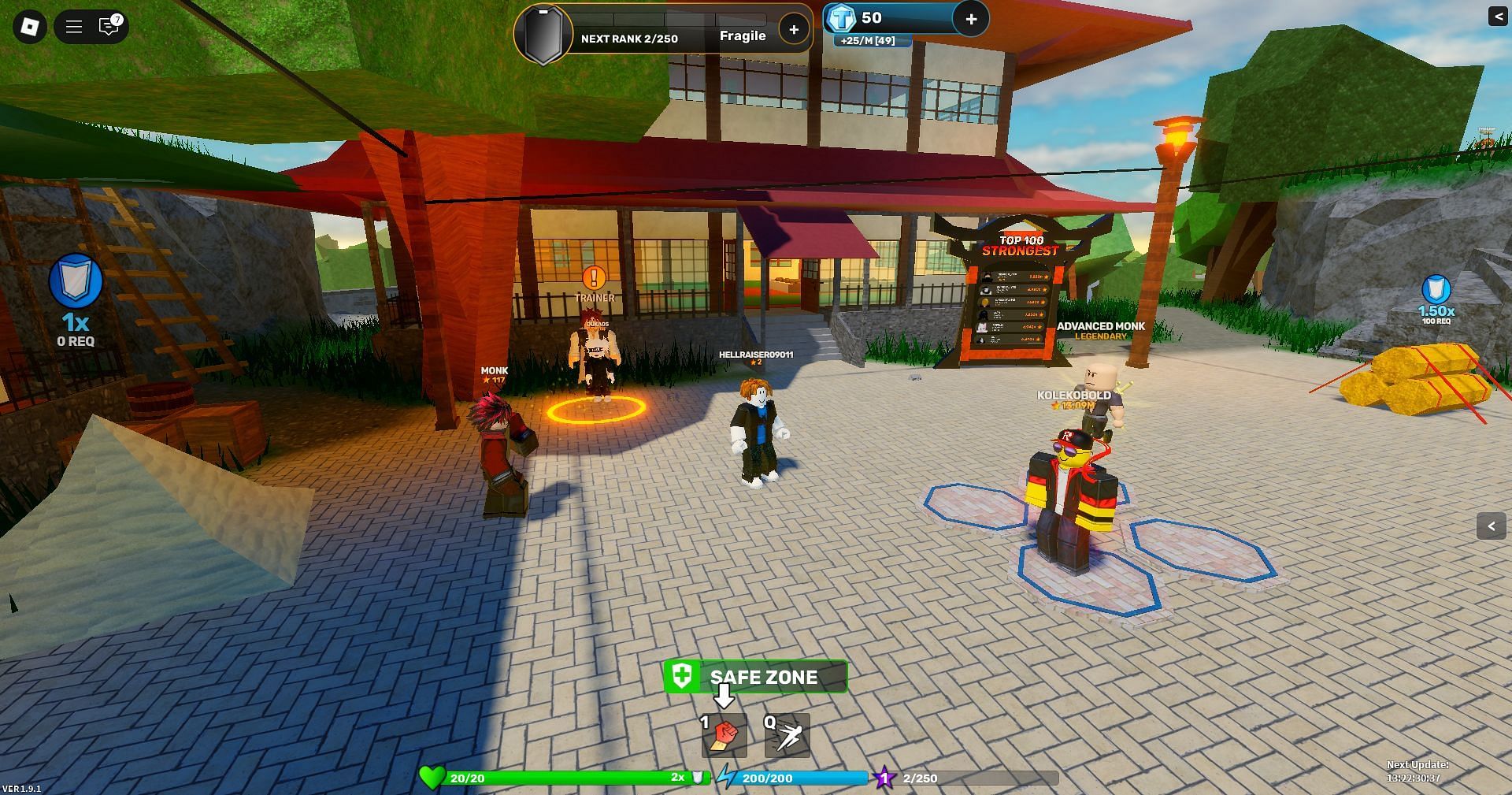
Task: Expand the side panel arrow on right edge
Action: point(1491,526)
